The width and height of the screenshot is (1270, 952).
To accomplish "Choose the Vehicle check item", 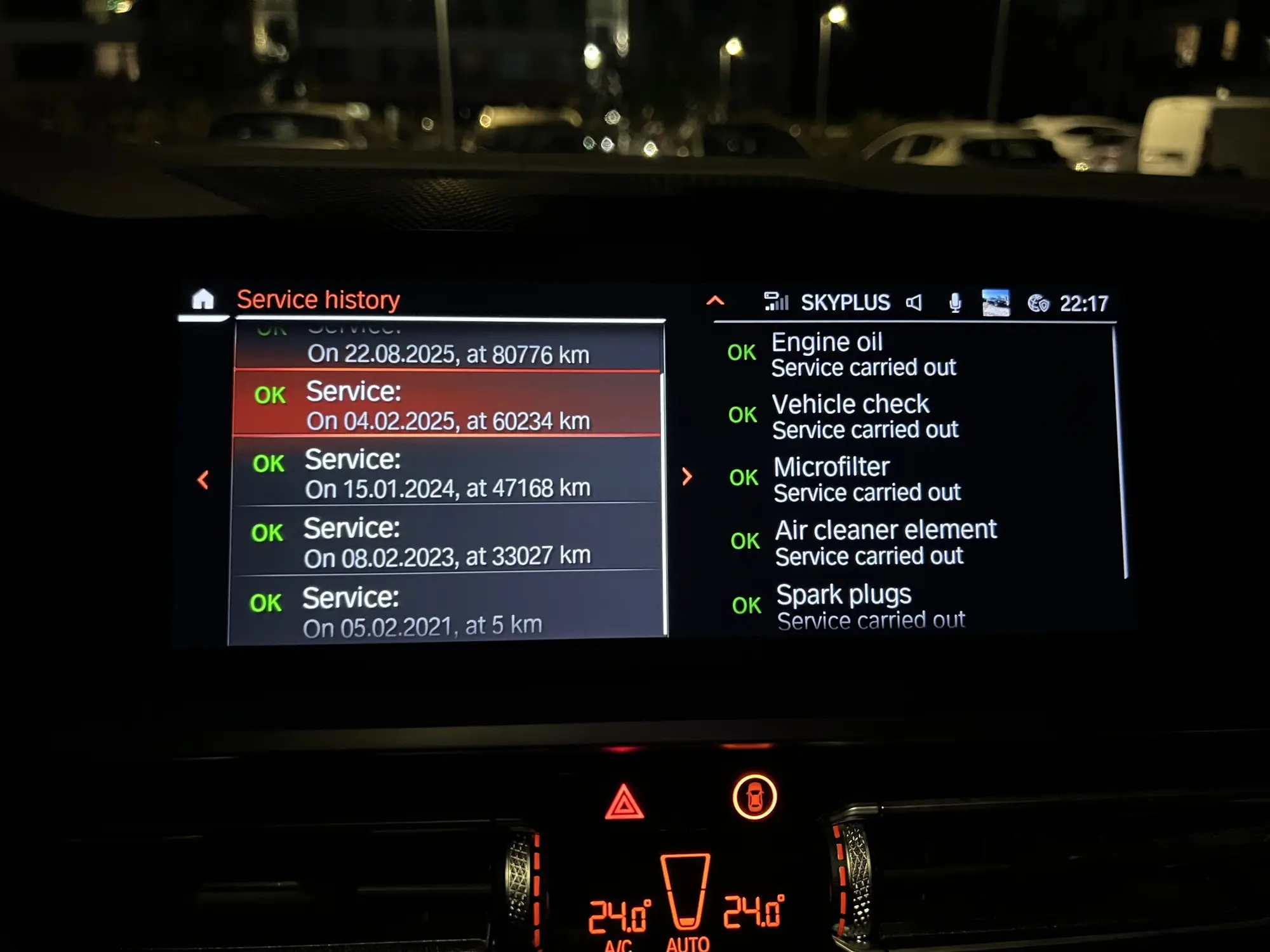I will click(x=864, y=416).
